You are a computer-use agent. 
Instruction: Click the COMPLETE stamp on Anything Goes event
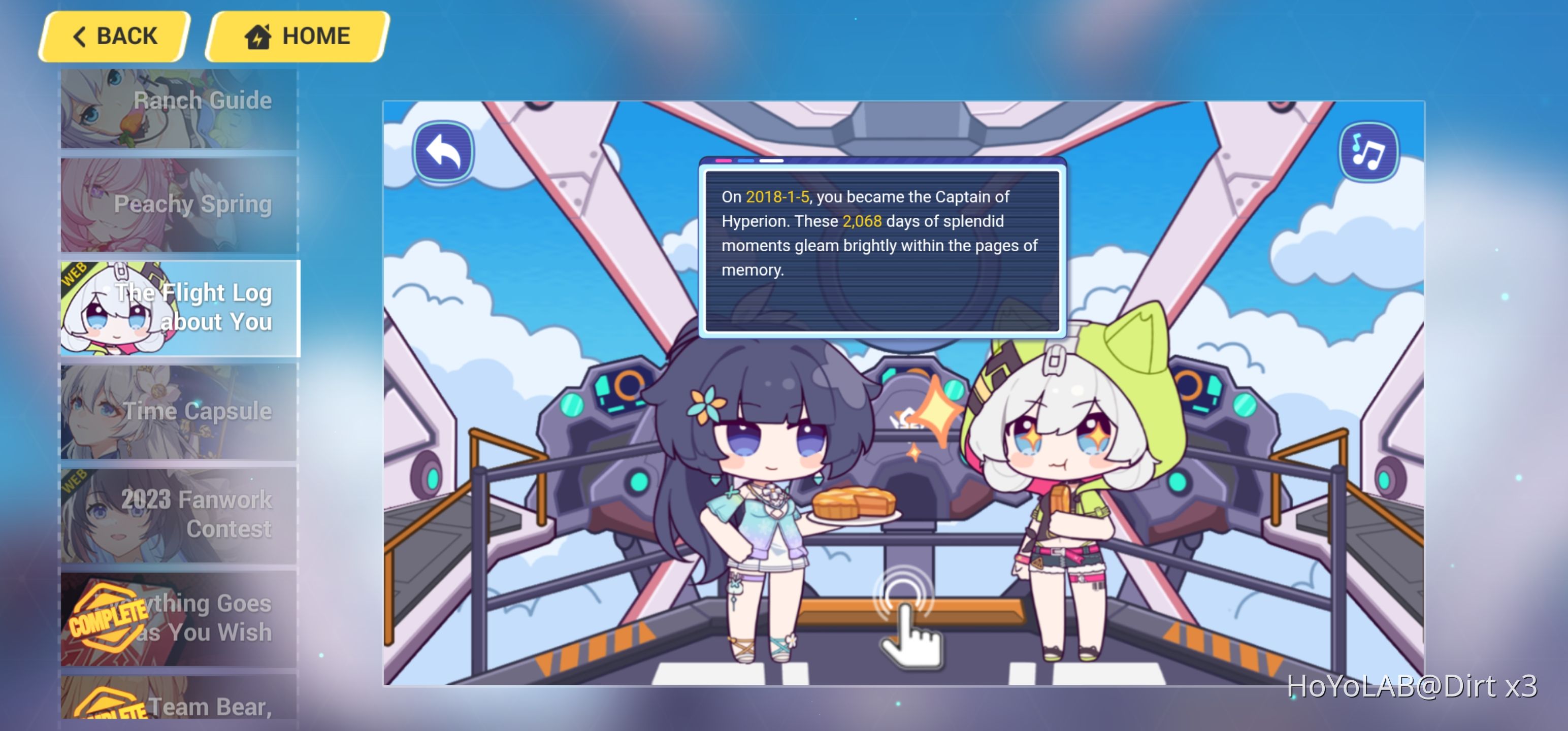click(x=107, y=617)
